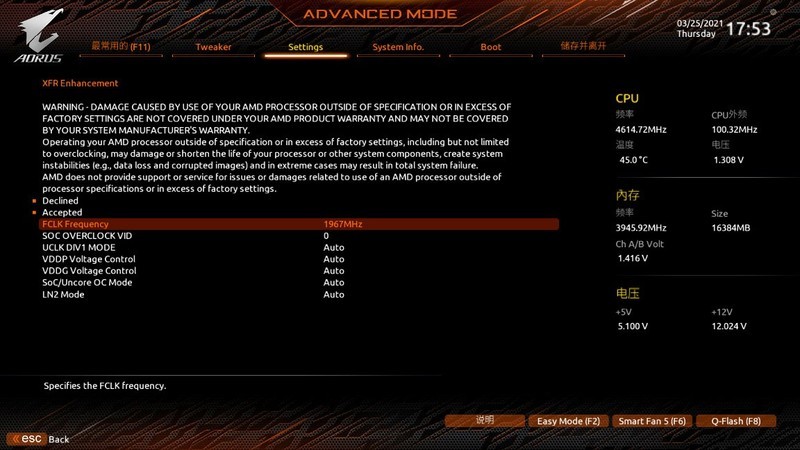Select the FCLK Frequency row

pyautogui.click(x=75, y=224)
